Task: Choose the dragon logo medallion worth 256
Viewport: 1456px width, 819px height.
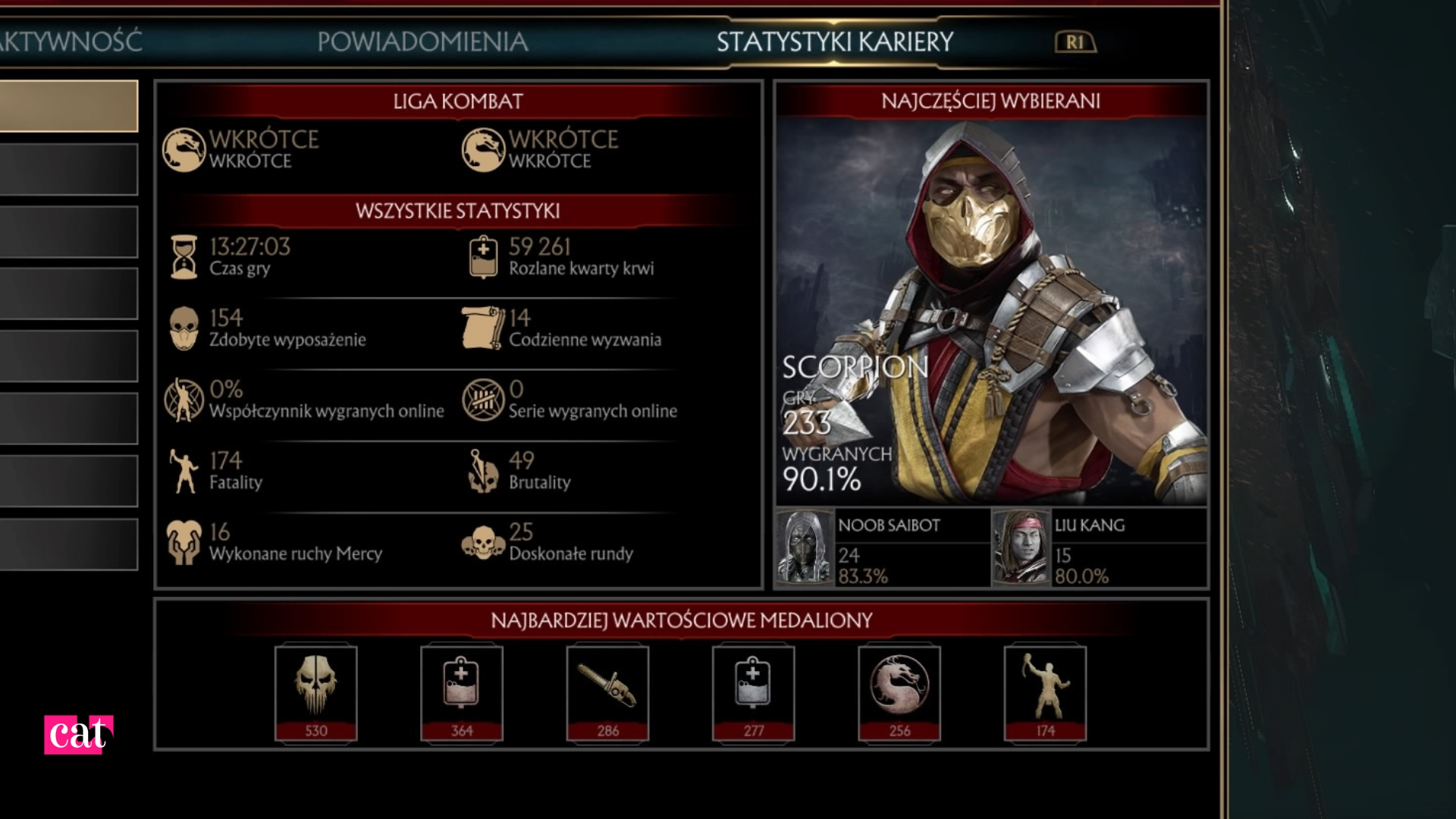Action: tap(899, 693)
